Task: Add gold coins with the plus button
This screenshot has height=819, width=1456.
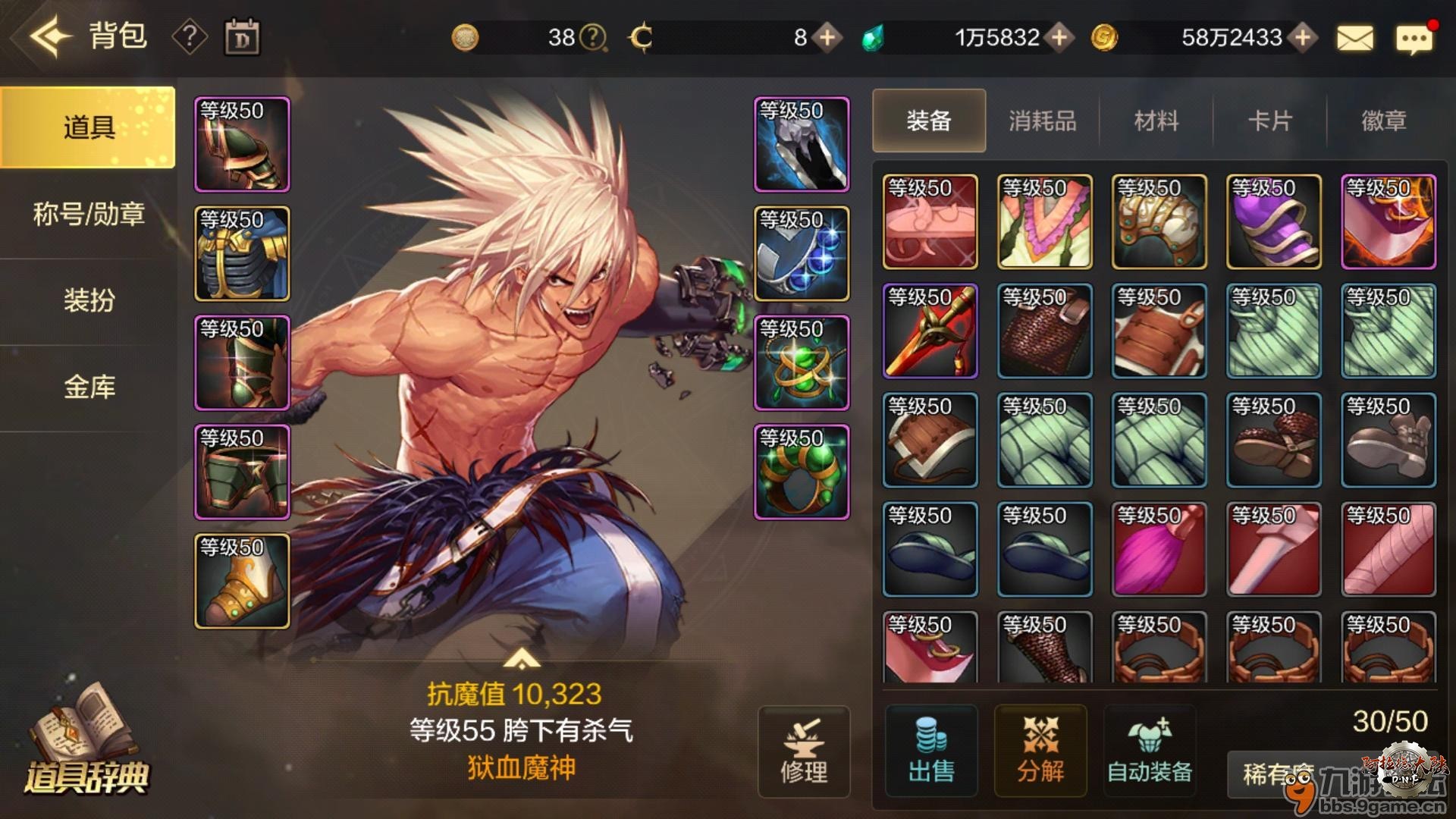Action: (1302, 37)
